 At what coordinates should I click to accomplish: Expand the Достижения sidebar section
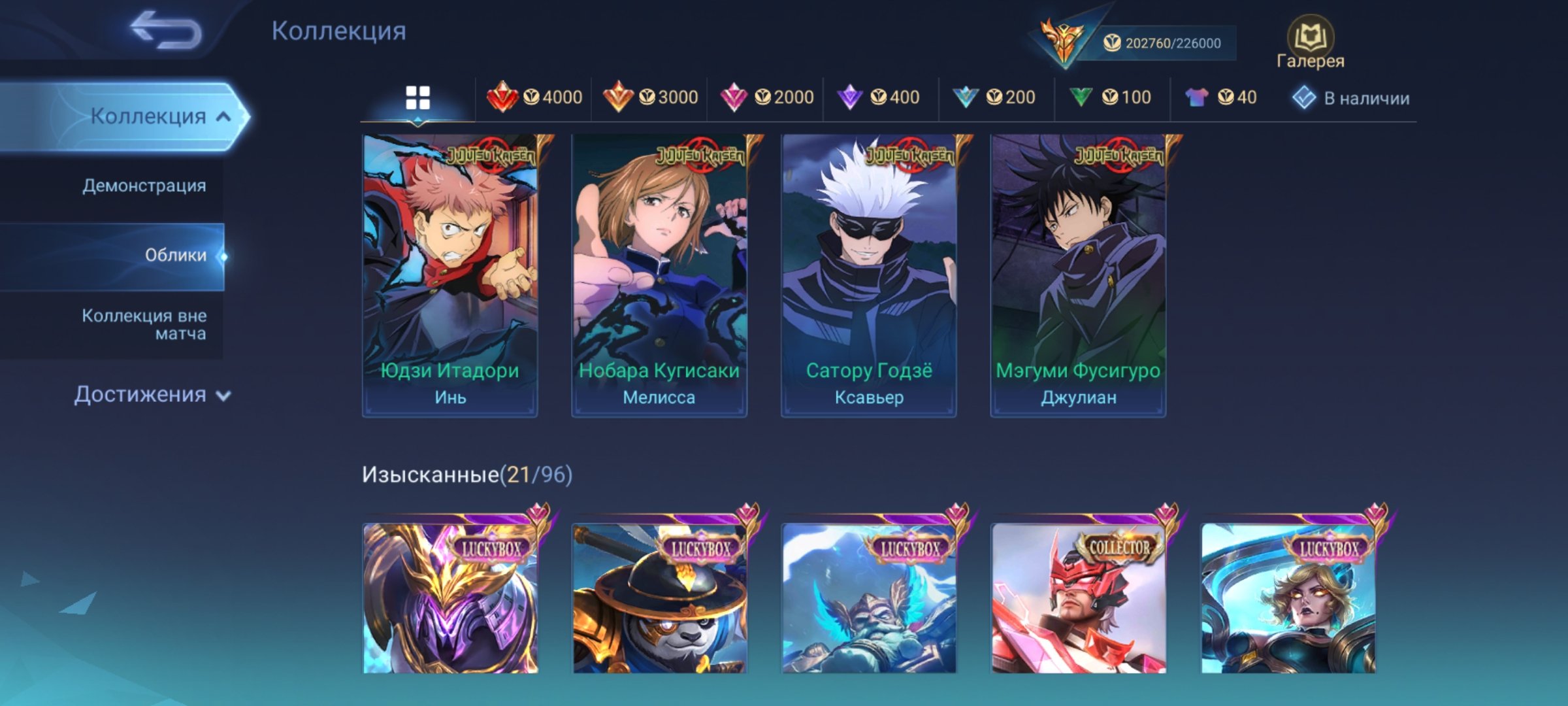[152, 395]
